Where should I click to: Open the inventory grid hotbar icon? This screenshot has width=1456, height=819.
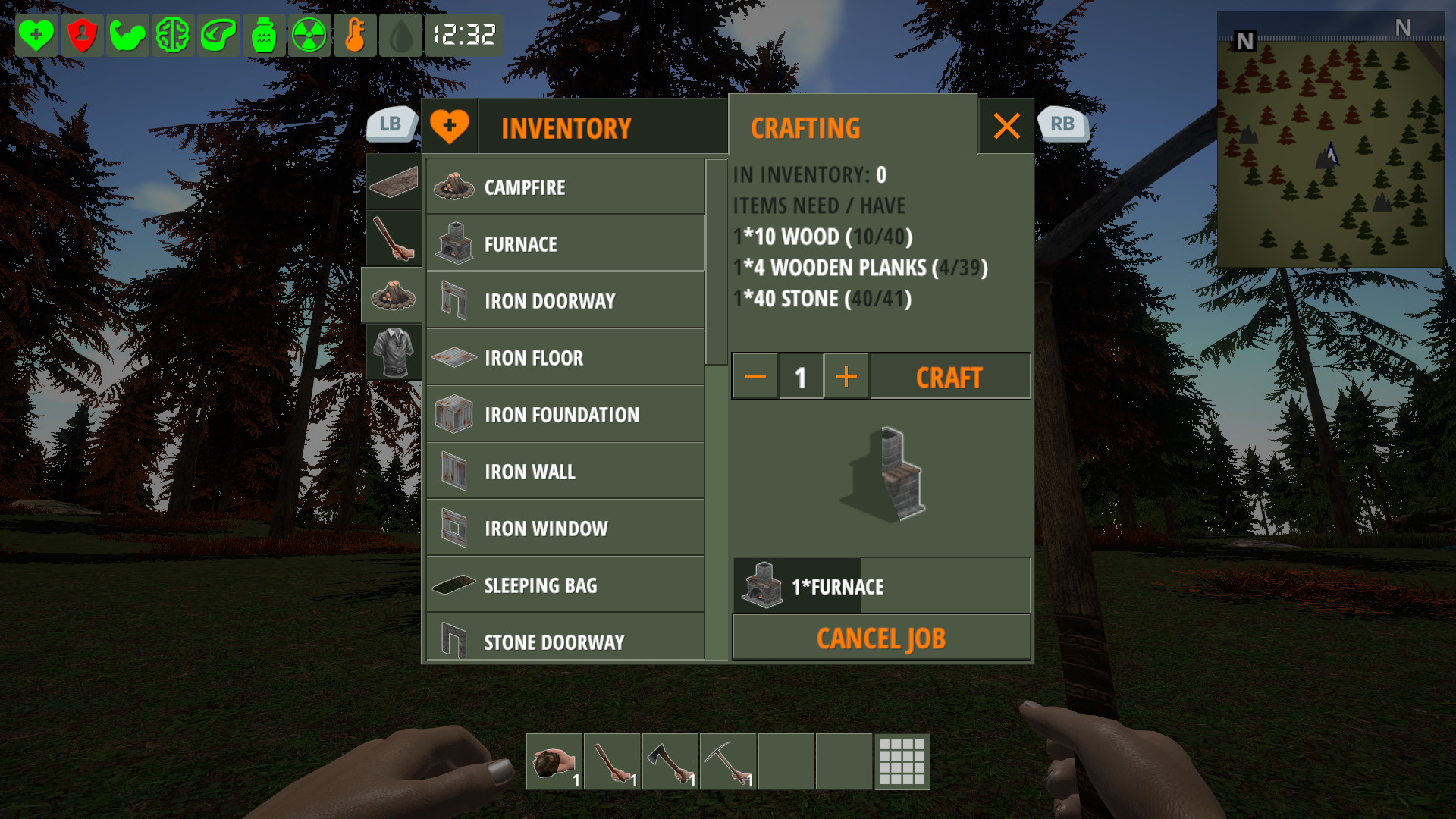coord(902,762)
